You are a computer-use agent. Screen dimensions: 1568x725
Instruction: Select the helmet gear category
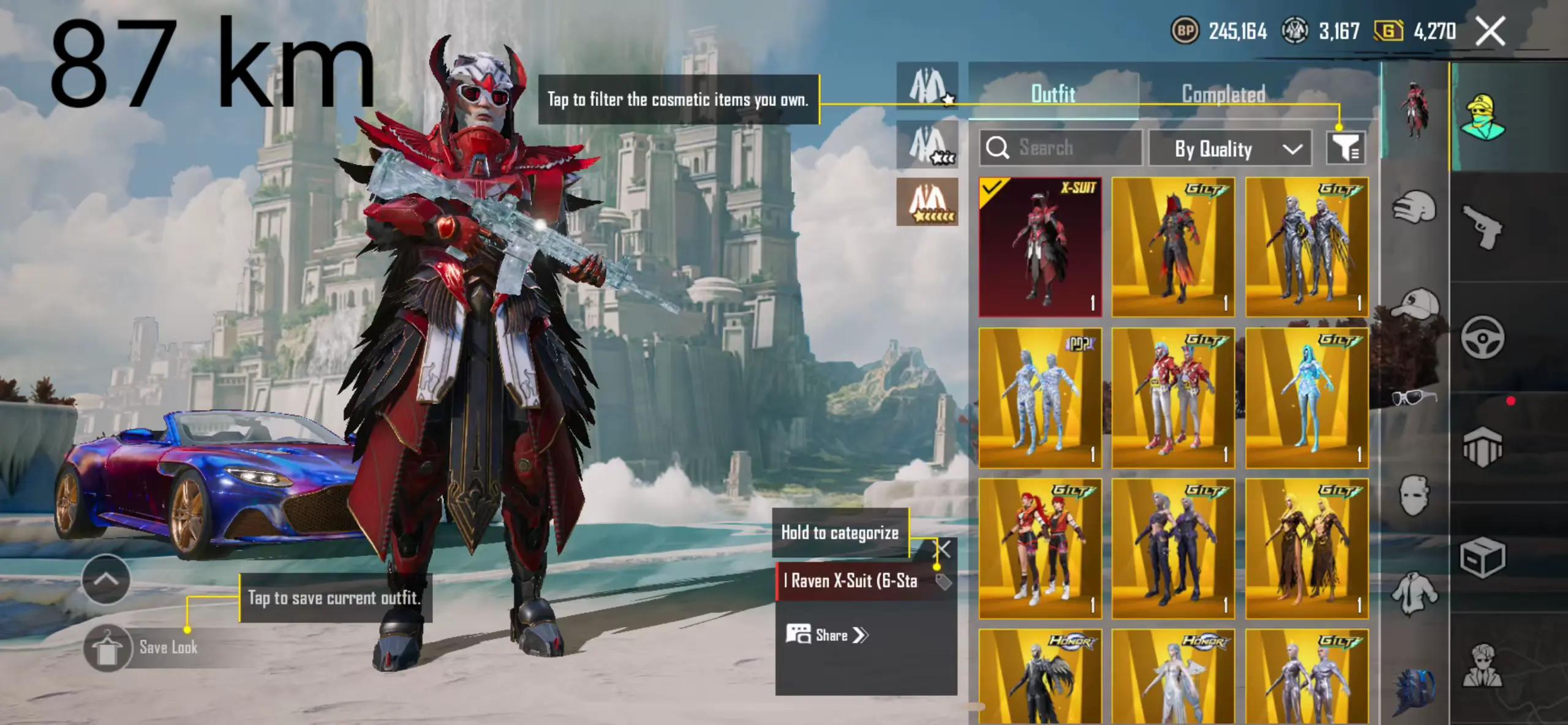[1414, 207]
